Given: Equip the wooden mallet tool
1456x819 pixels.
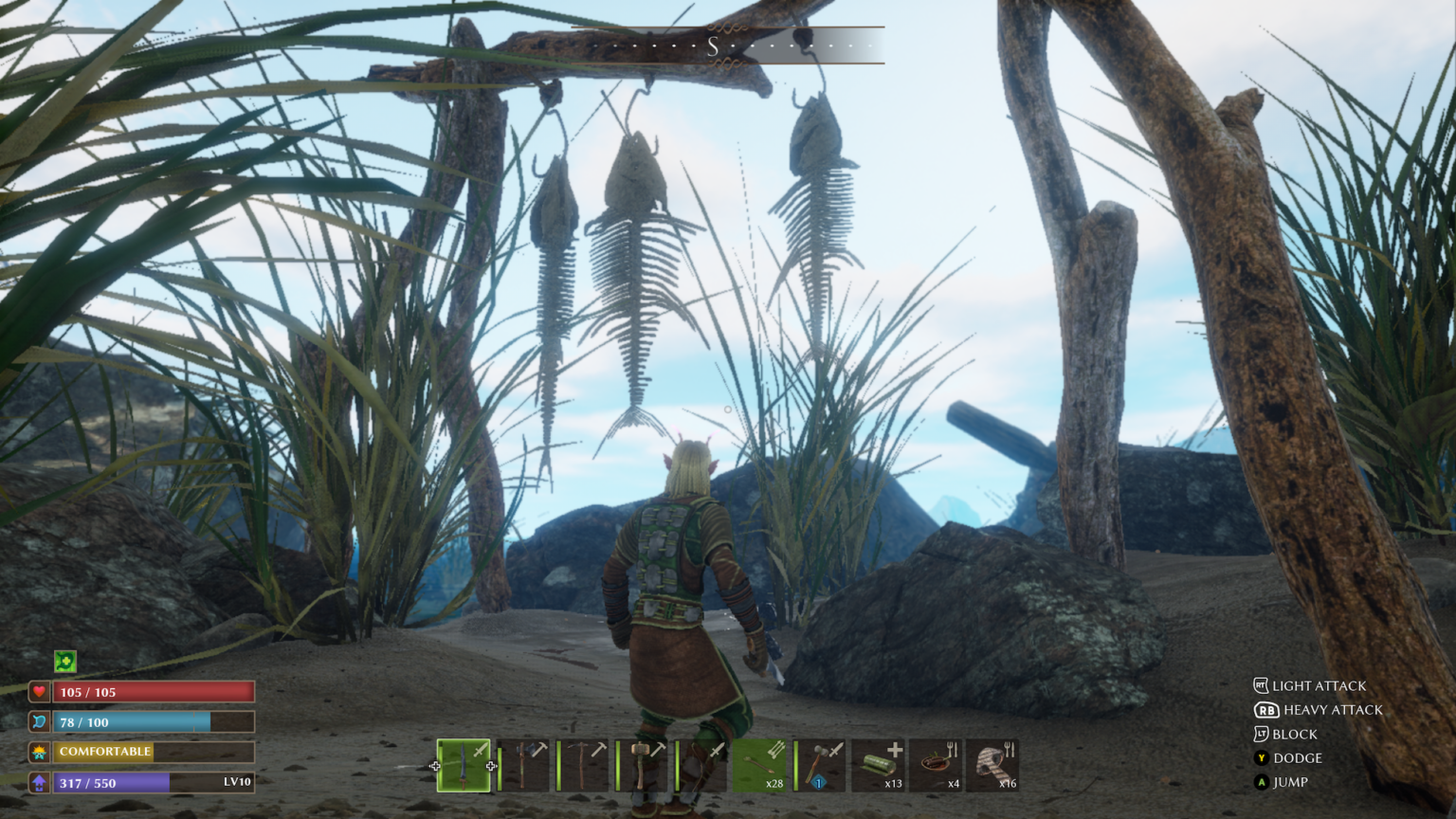Looking at the screenshot, I should point(643,764).
